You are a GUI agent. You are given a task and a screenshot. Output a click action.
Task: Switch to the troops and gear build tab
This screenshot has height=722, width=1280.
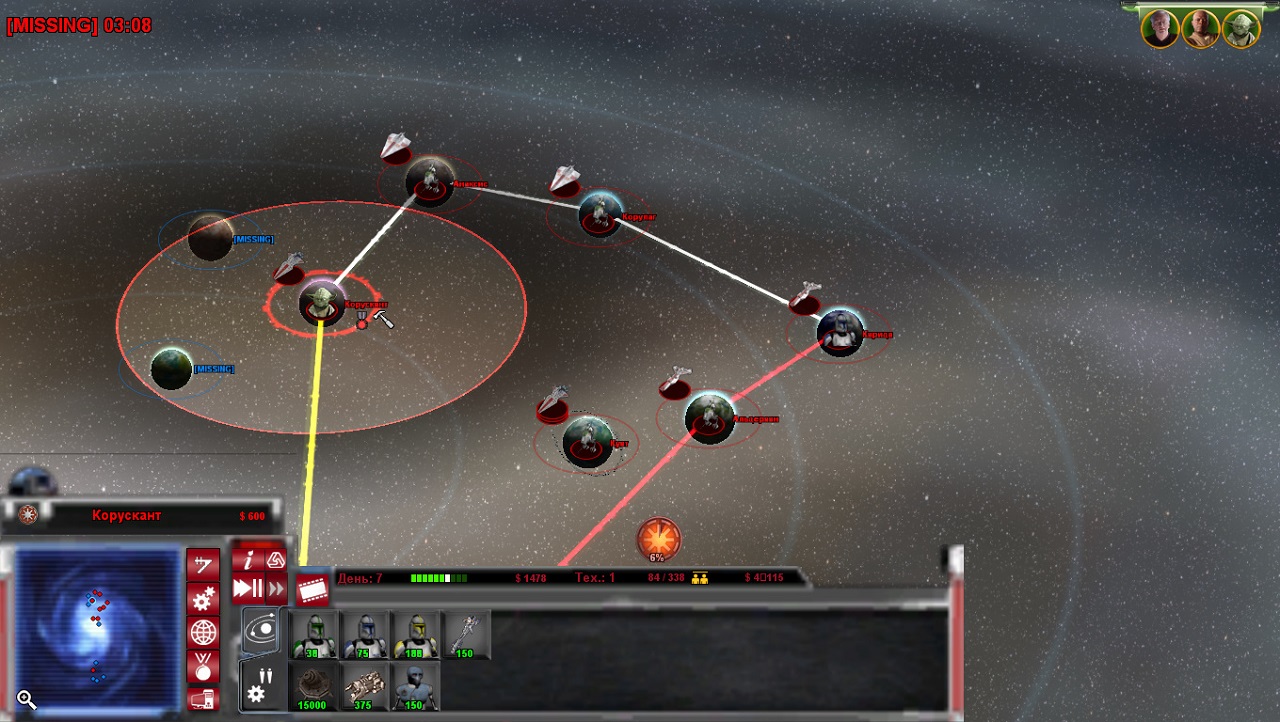tap(259, 684)
